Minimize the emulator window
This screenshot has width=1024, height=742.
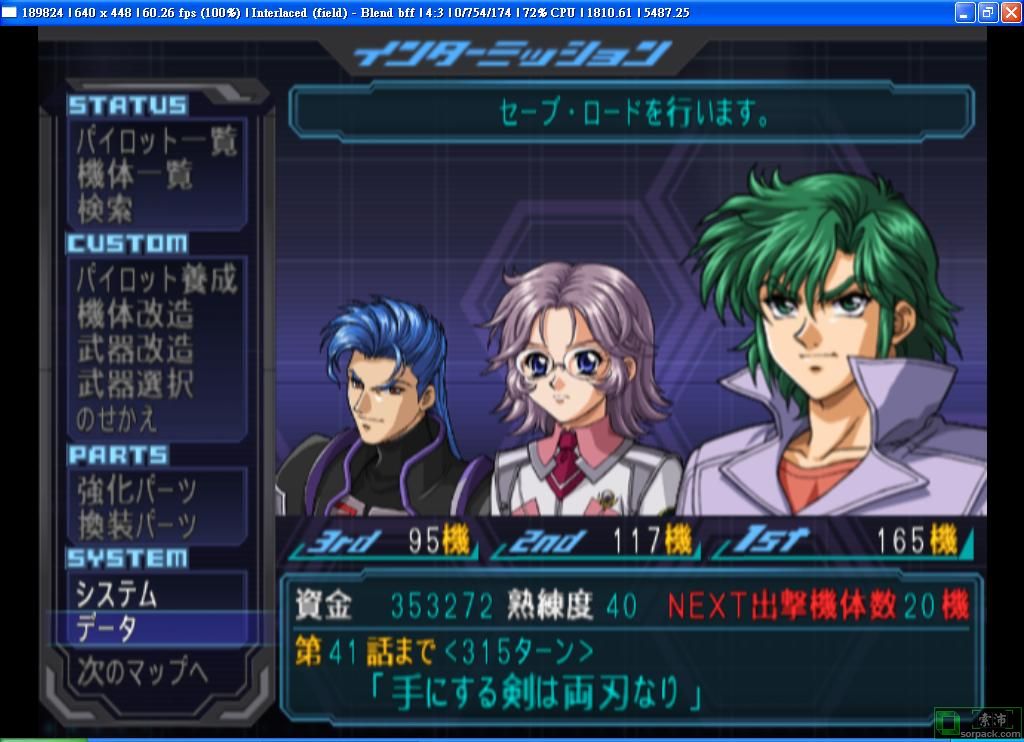coord(965,12)
